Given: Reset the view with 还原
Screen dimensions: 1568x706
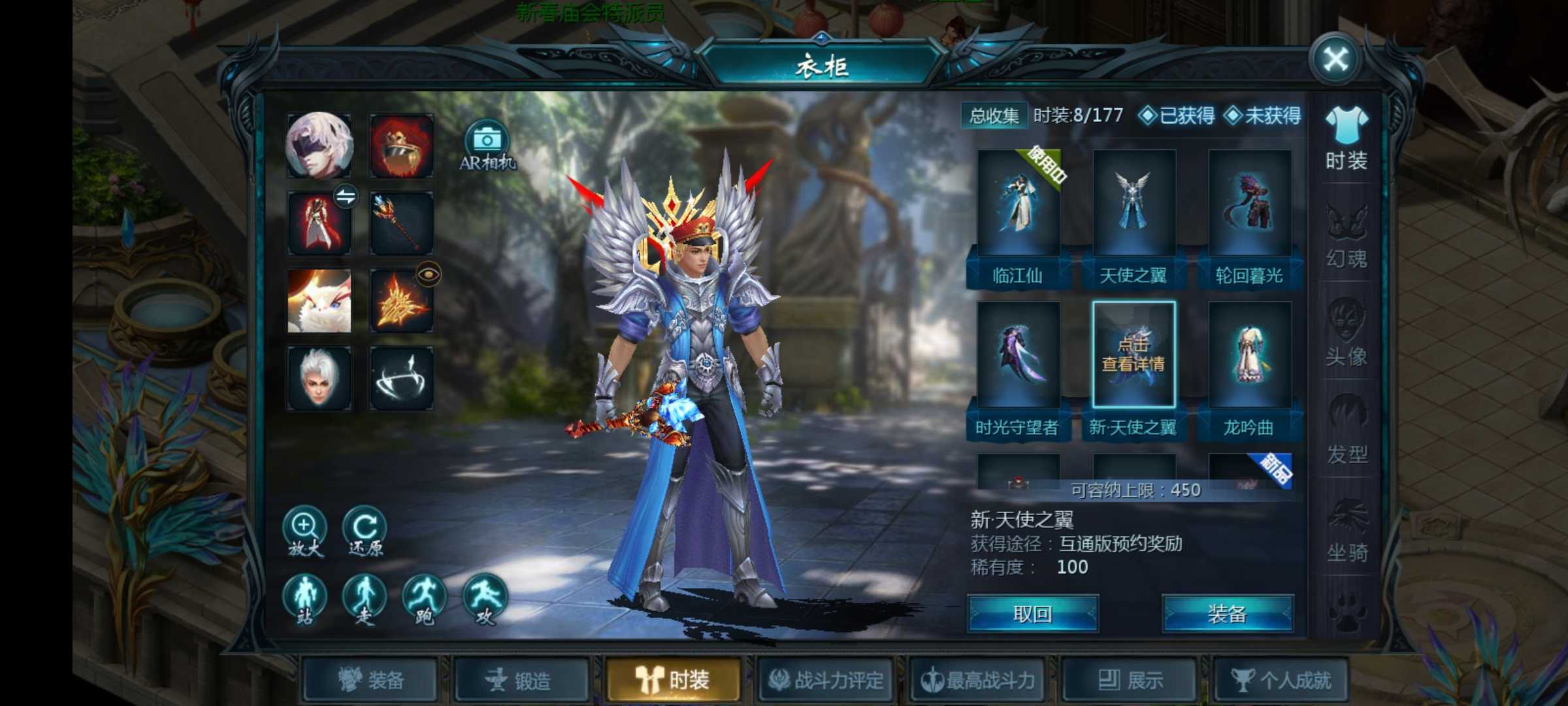Looking at the screenshot, I should point(365,532).
